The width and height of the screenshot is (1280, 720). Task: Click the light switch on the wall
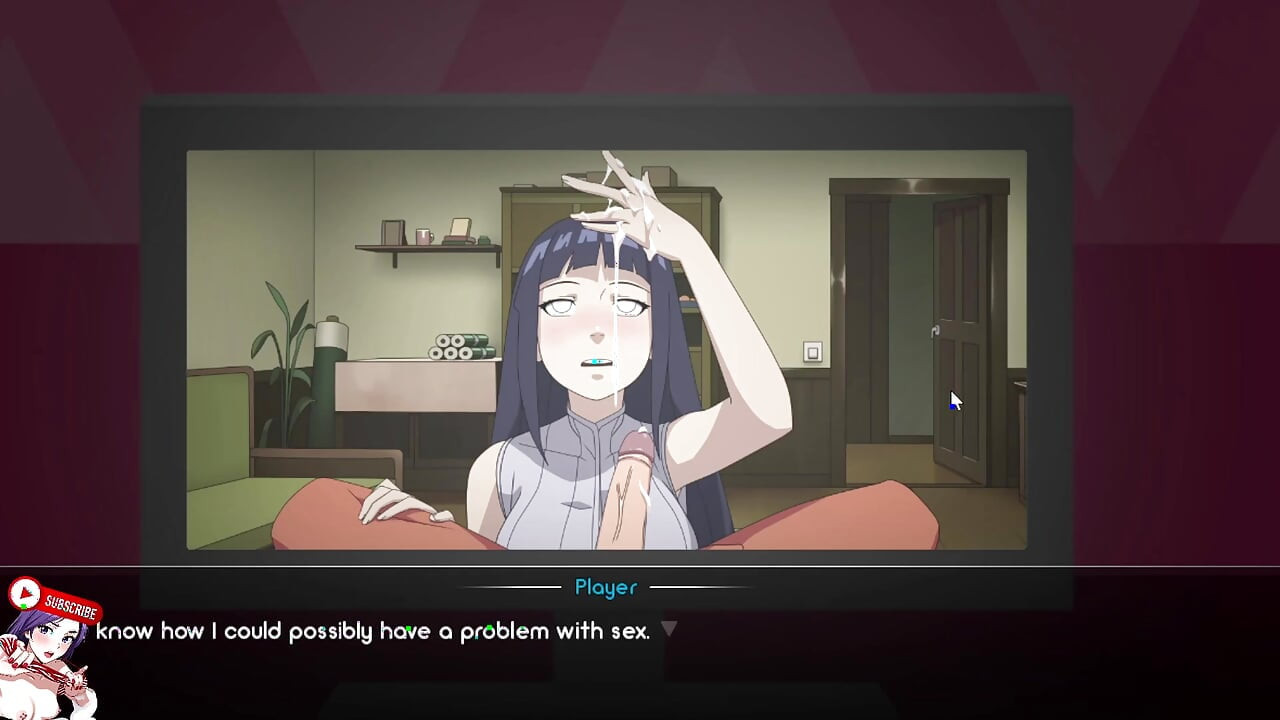tap(814, 351)
